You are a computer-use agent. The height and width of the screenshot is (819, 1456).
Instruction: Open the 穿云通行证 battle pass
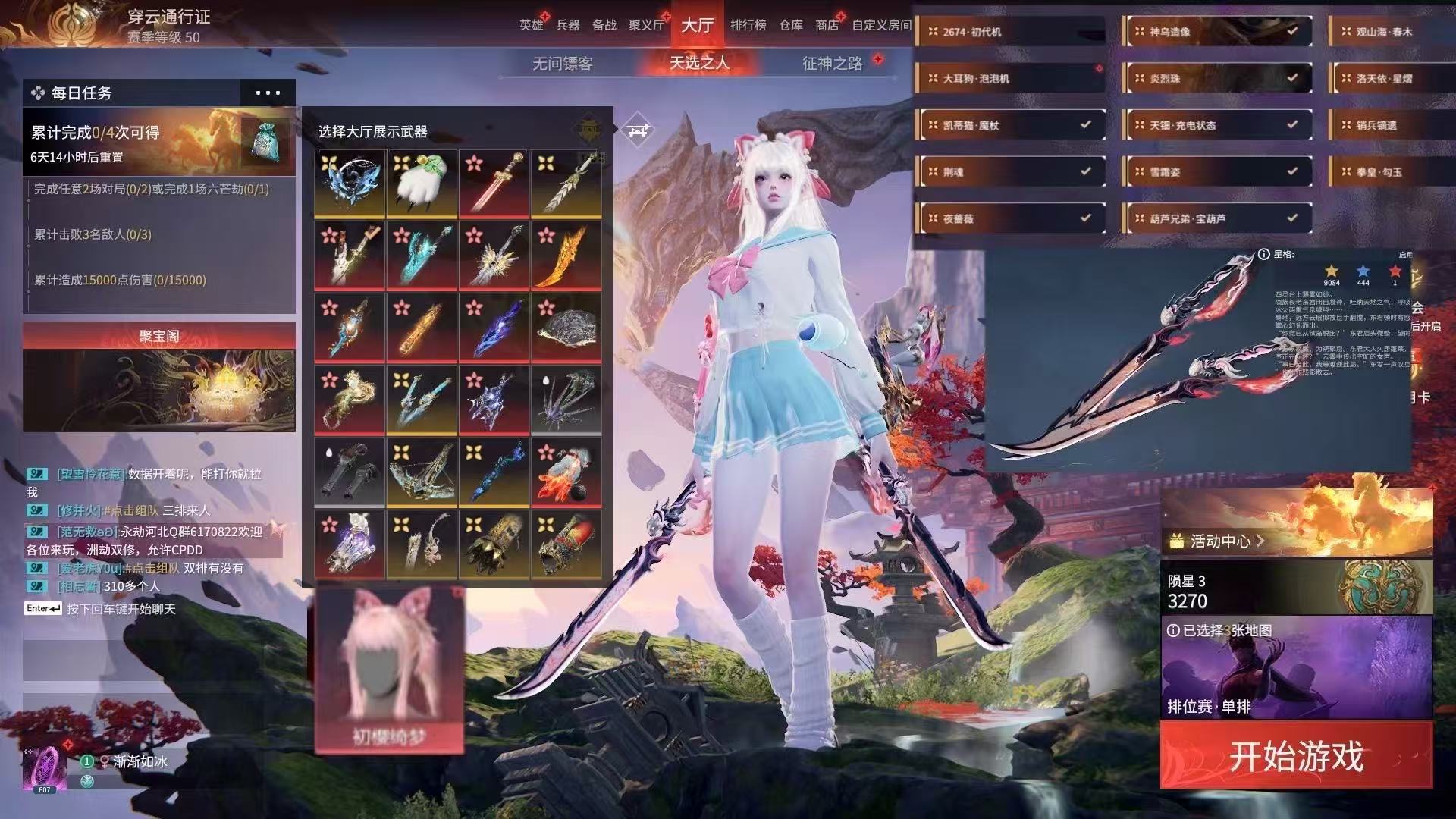pos(168,17)
